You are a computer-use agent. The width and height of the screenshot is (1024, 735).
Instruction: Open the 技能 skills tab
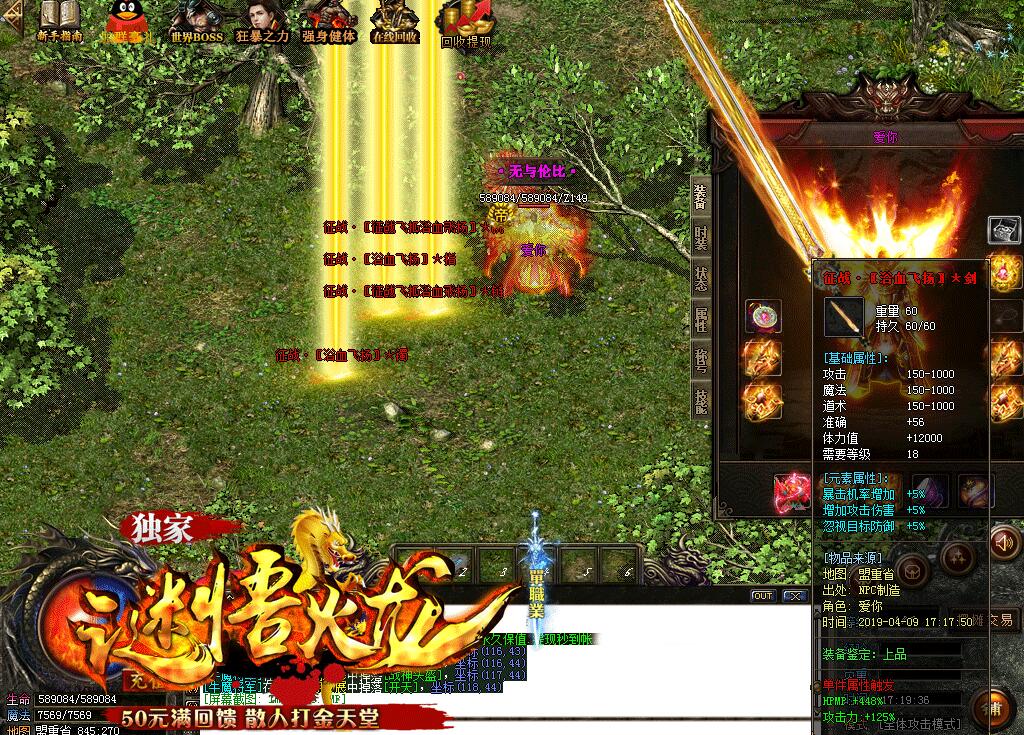tap(701, 401)
